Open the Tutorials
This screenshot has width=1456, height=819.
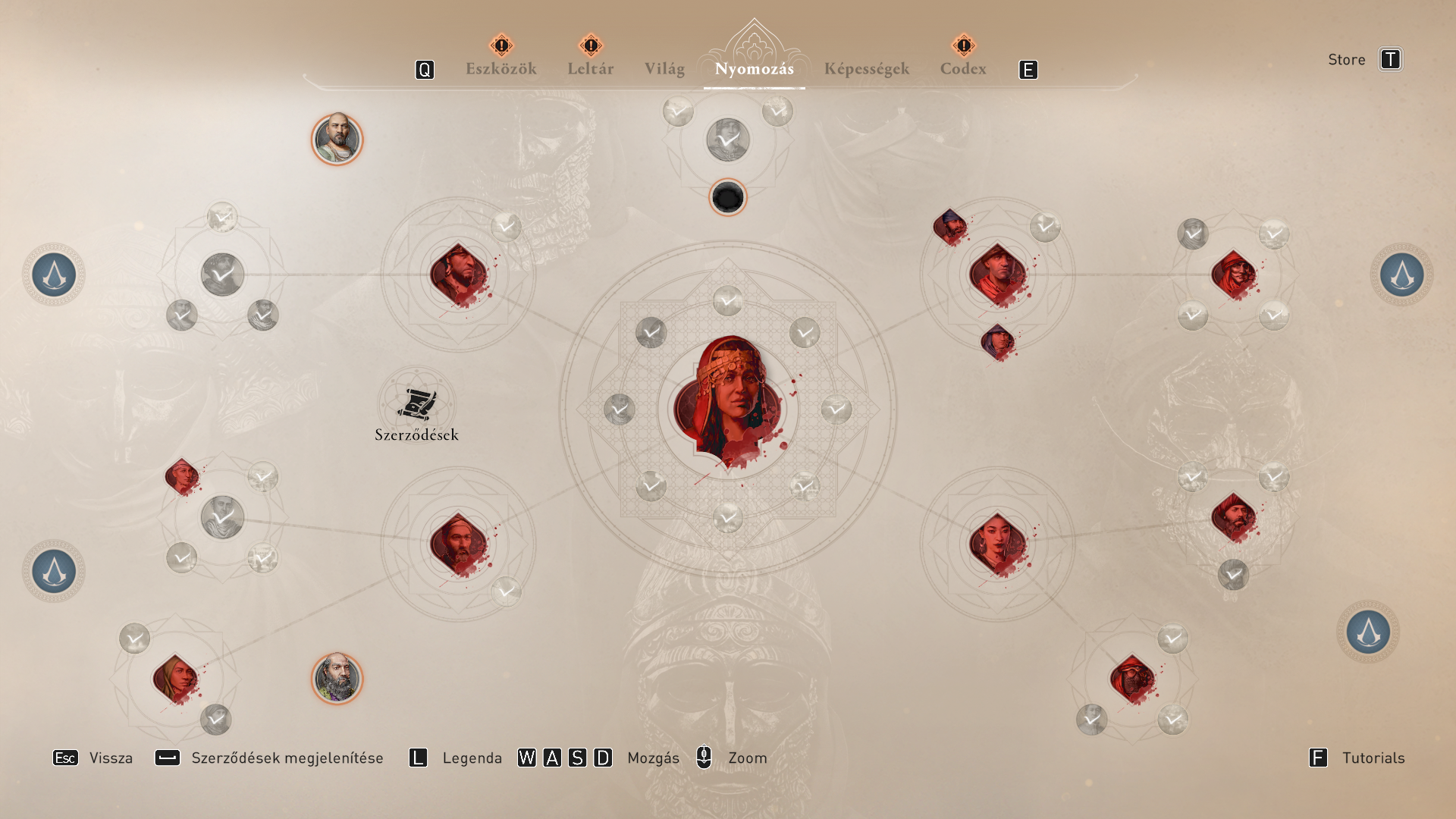[1357, 758]
